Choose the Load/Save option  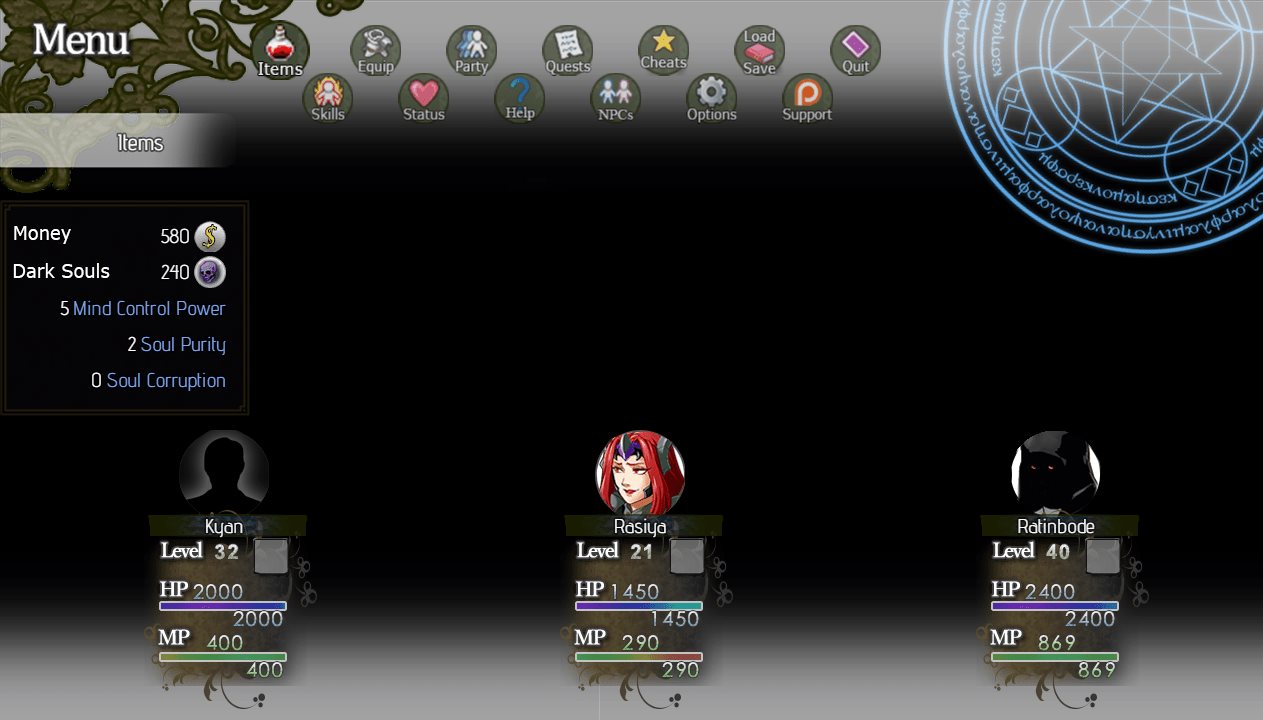[x=759, y=51]
